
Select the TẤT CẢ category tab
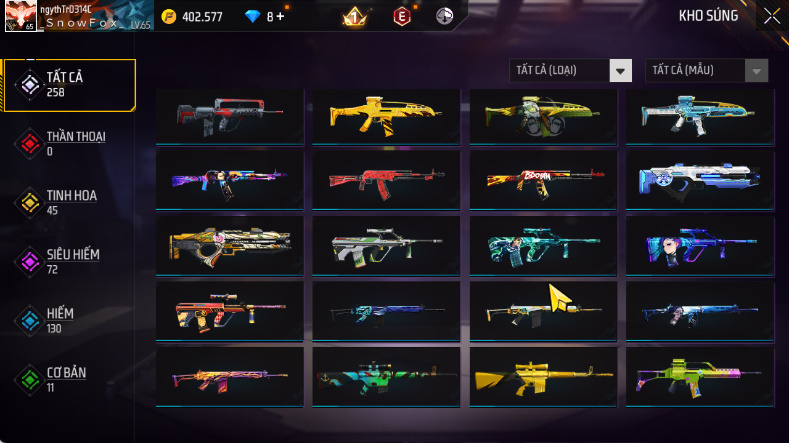click(x=69, y=84)
